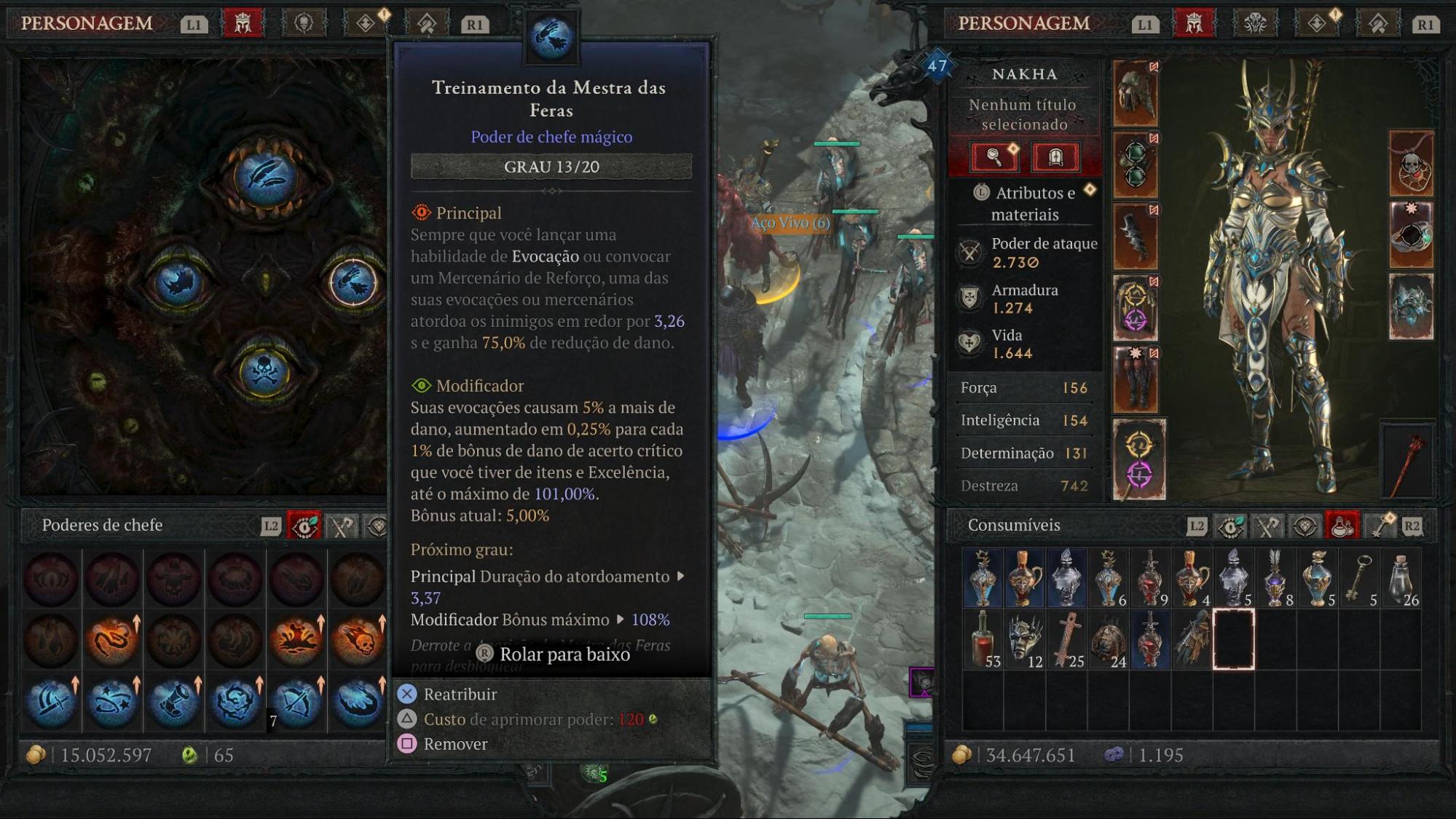Screen dimensions: 1456x819
Task: Click the magnifying glass inspect button
Action: [994, 157]
